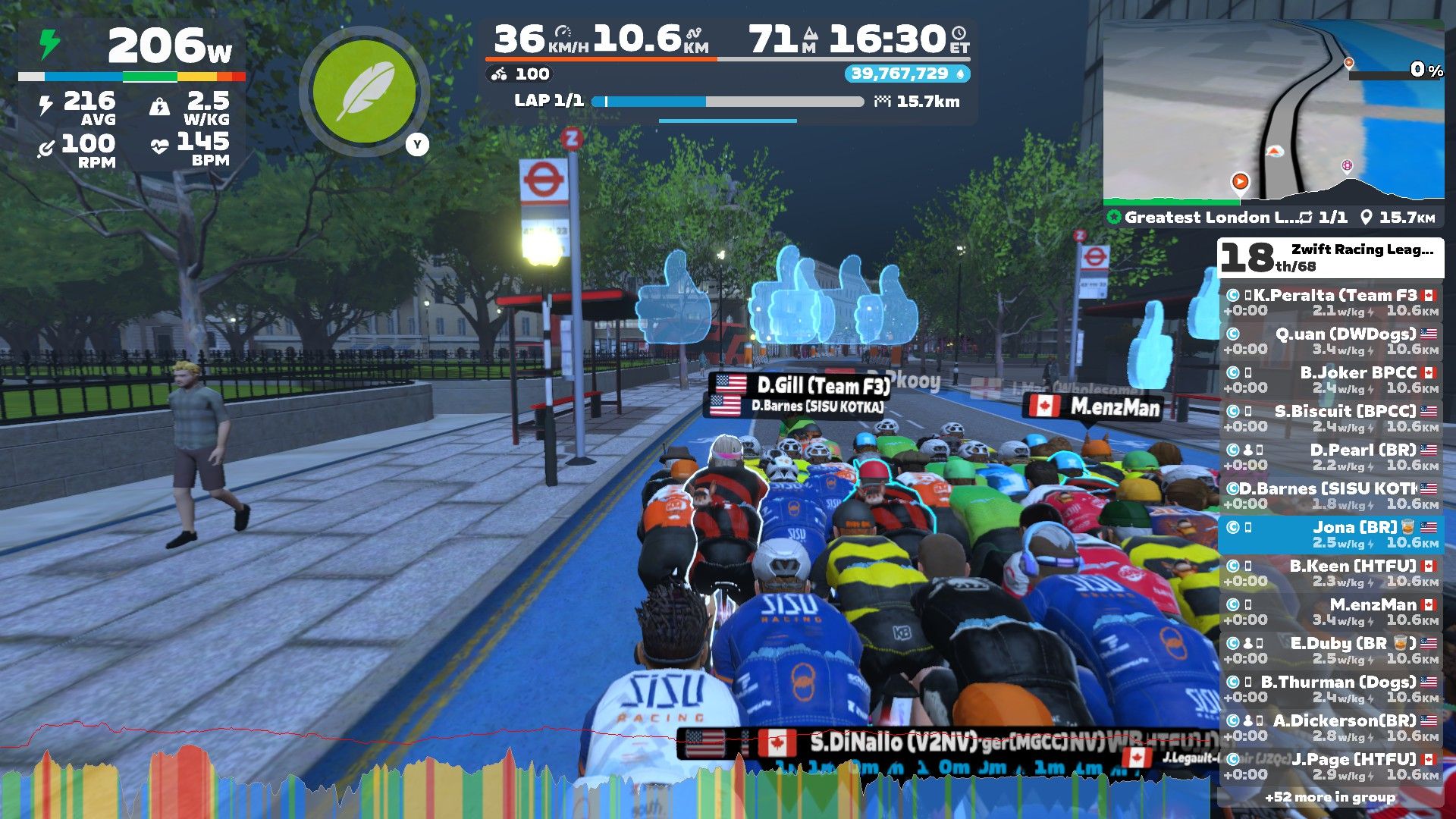Select the highlighted Jona (BR) row
This screenshot has height=819, width=1456.
point(1331,534)
